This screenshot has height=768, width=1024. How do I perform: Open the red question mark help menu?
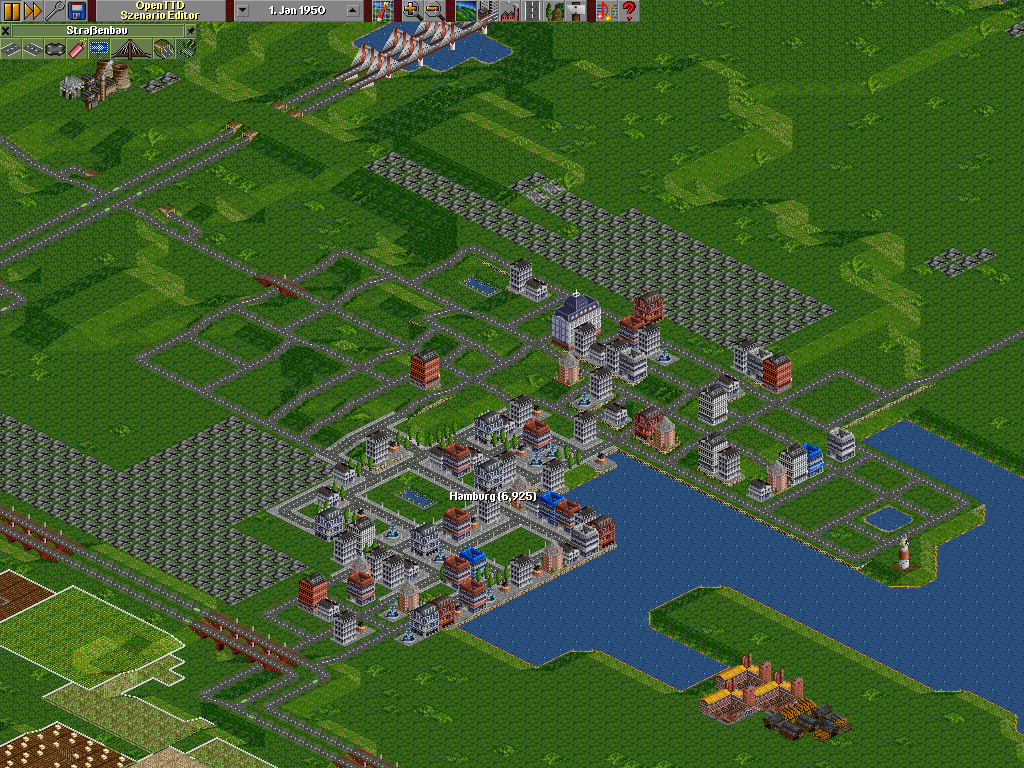629,11
